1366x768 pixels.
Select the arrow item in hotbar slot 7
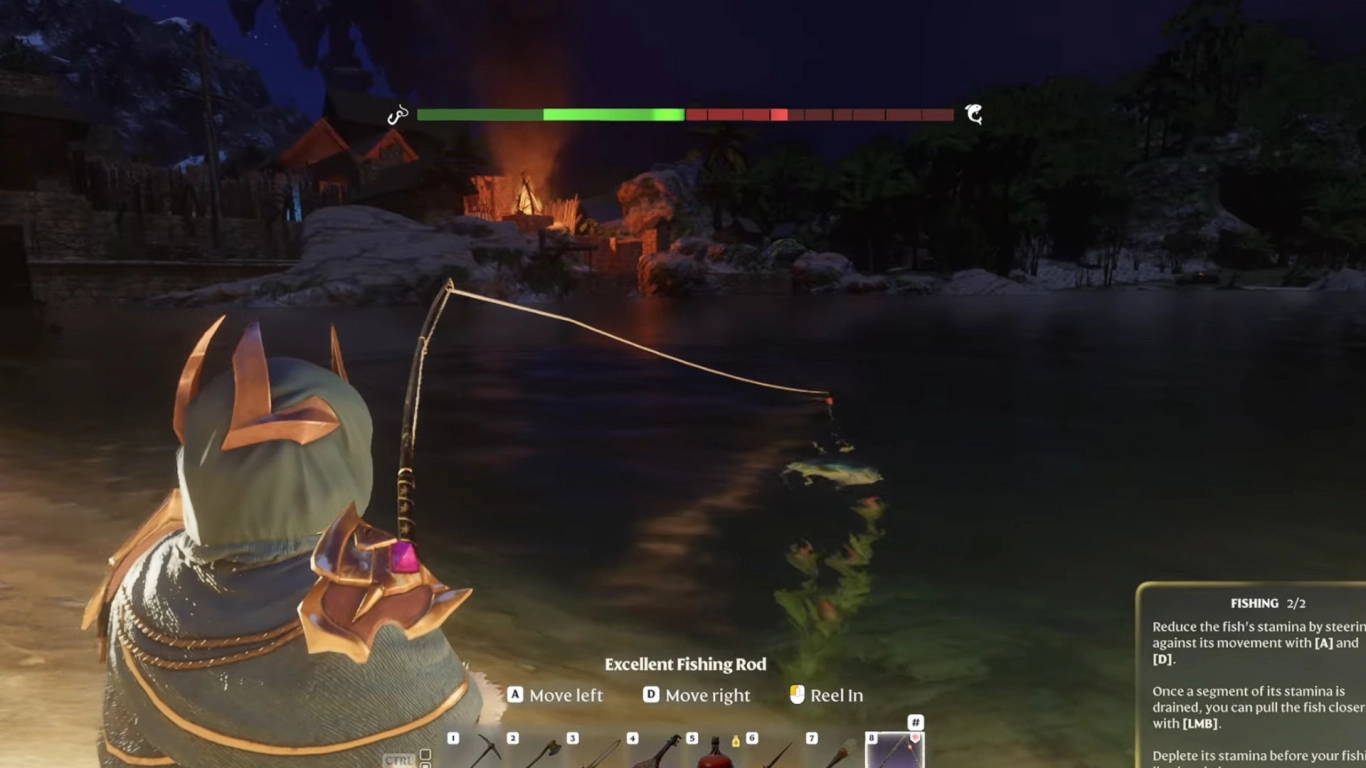point(843,756)
